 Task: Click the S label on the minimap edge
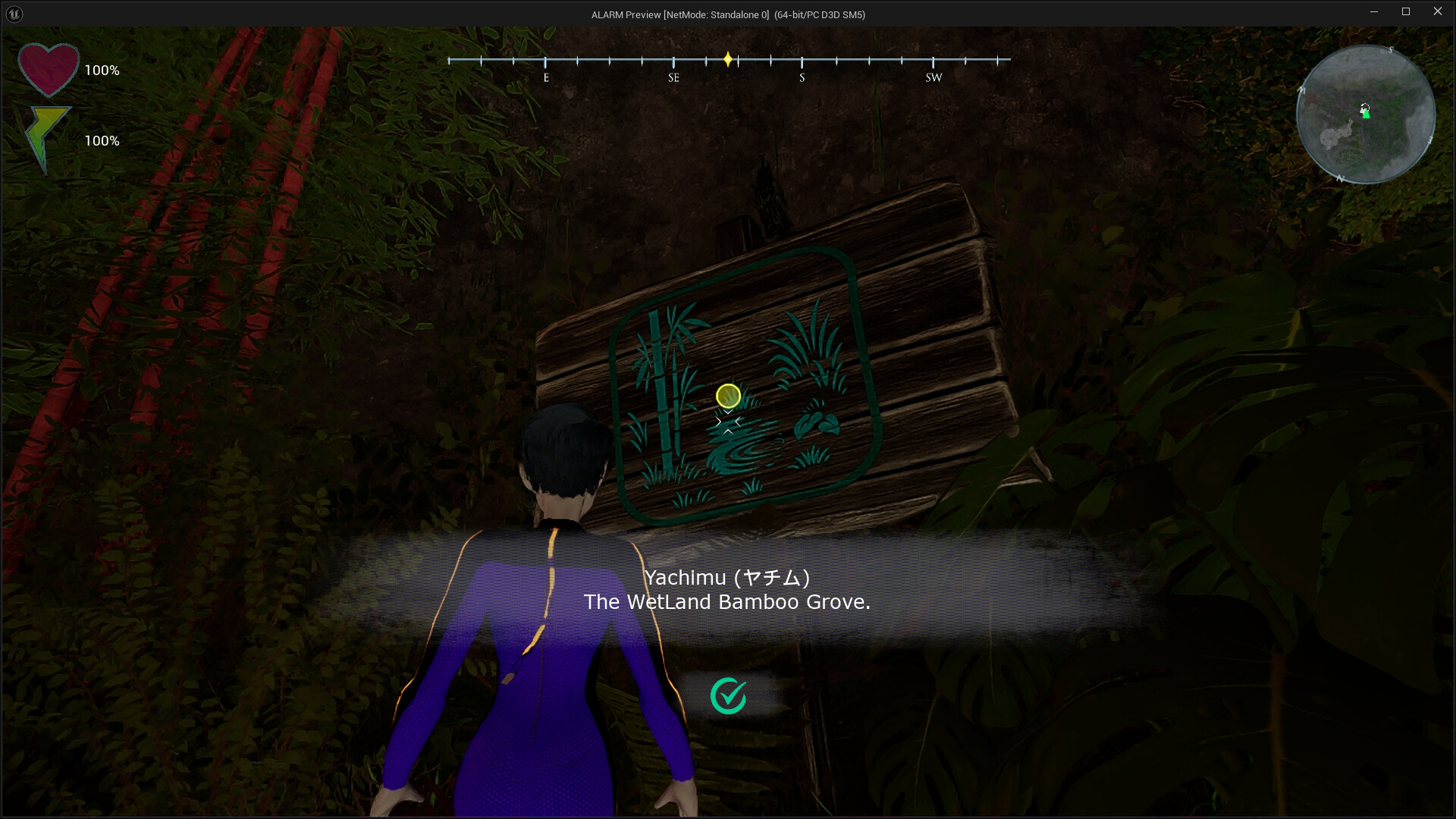click(x=1391, y=49)
